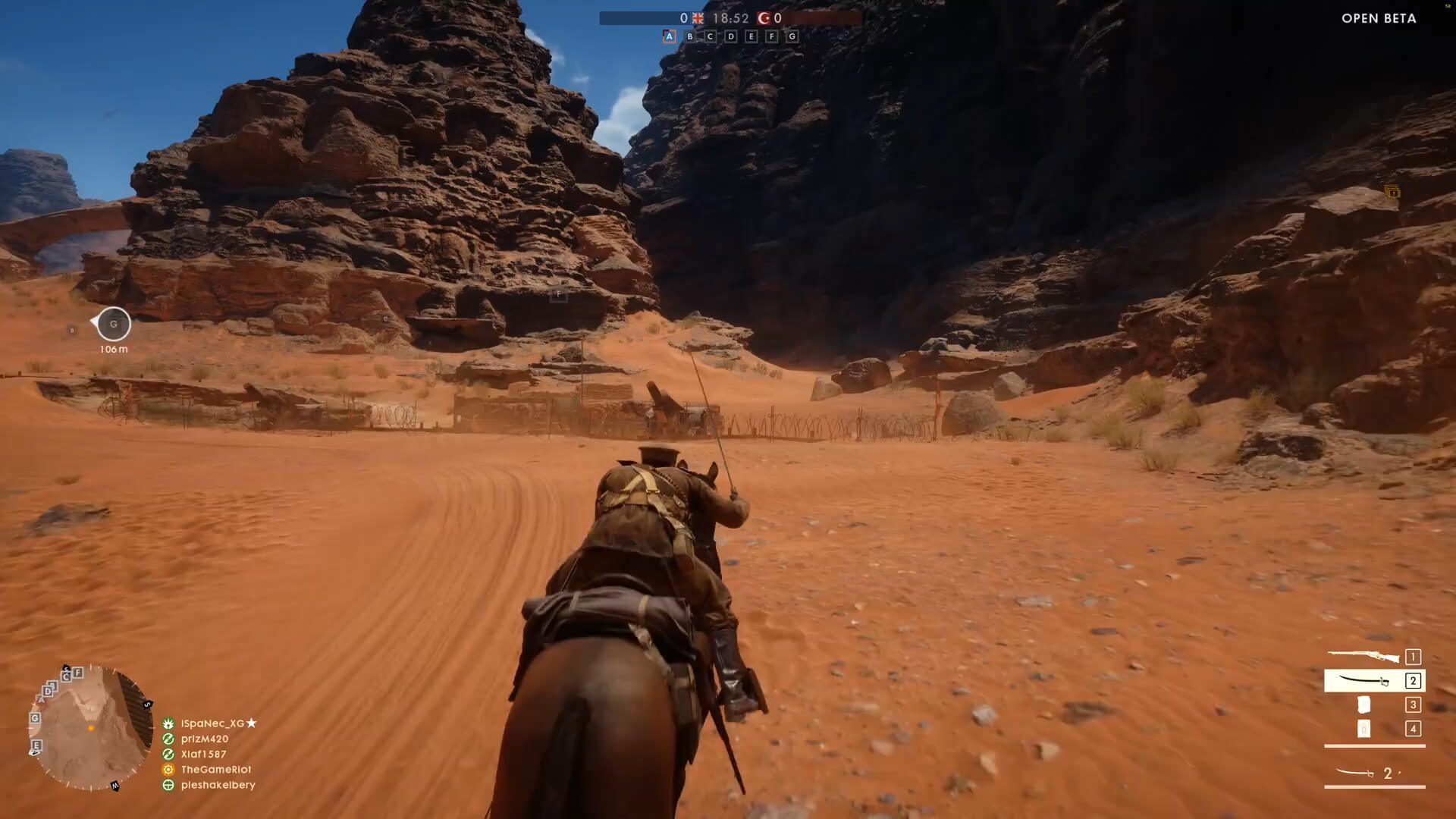The height and width of the screenshot is (819, 1456).
Task: Click the squad leader star beside ISpaNec_XG
Action: (252, 723)
